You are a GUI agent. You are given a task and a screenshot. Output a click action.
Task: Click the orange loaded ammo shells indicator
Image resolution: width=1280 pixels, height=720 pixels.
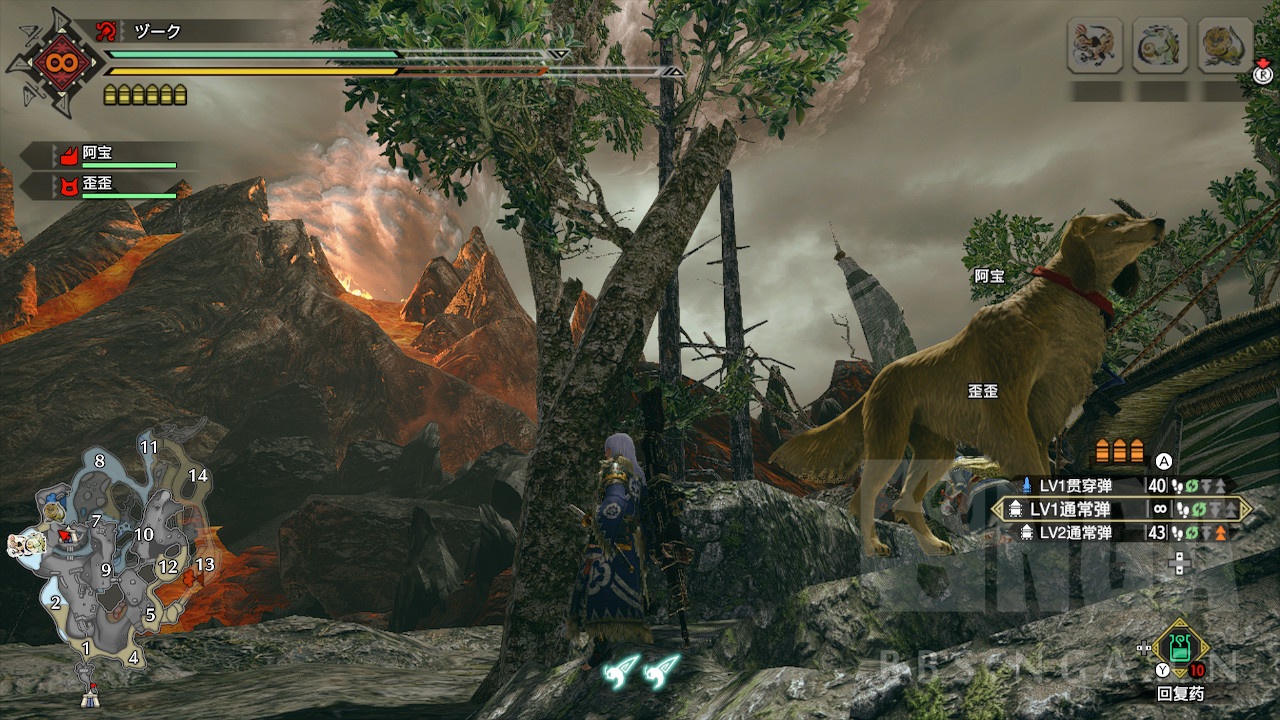pyautogui.click(x=1120, y=451)
